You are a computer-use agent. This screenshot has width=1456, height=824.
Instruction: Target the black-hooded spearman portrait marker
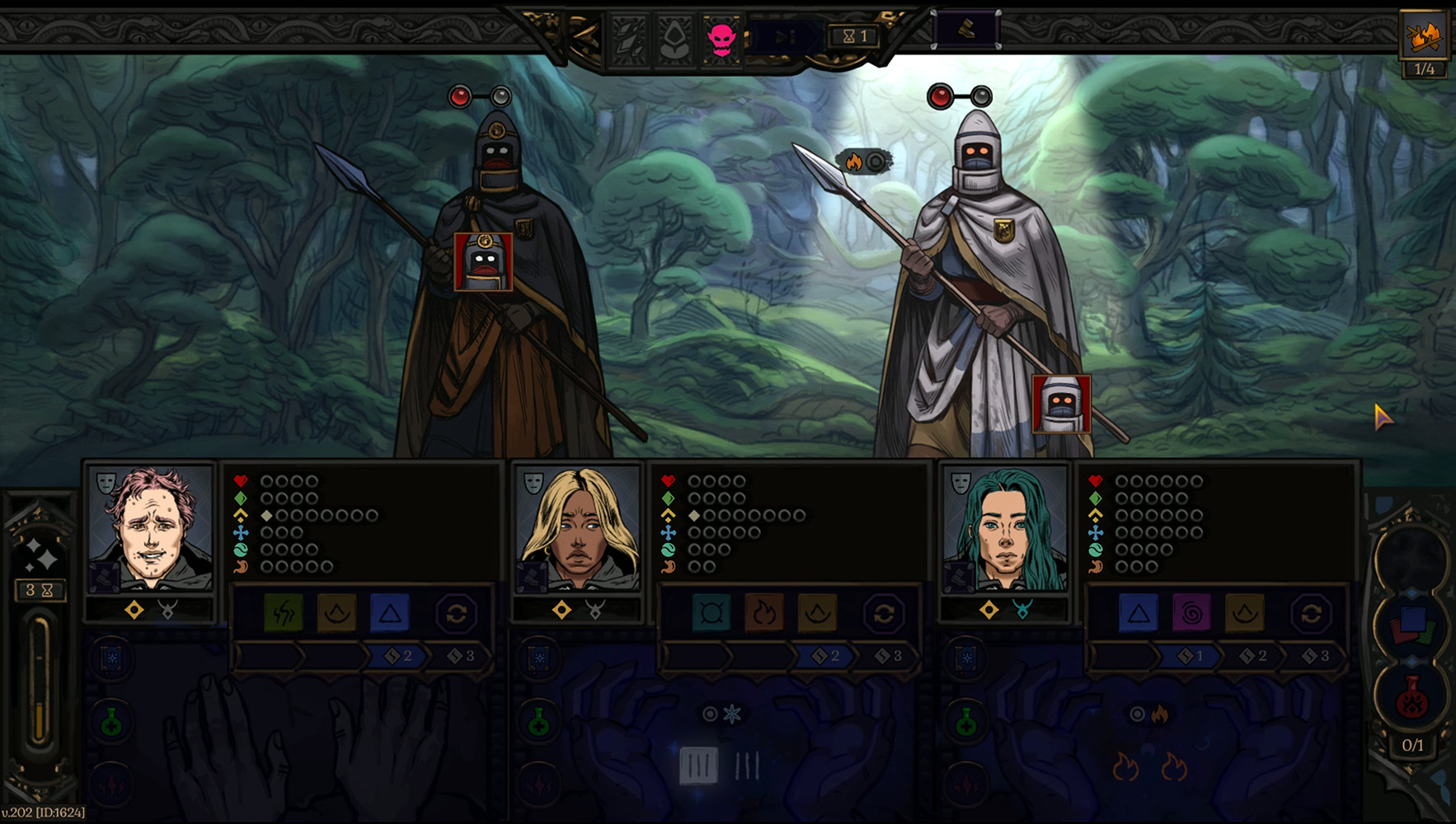[x=483, y=262]
